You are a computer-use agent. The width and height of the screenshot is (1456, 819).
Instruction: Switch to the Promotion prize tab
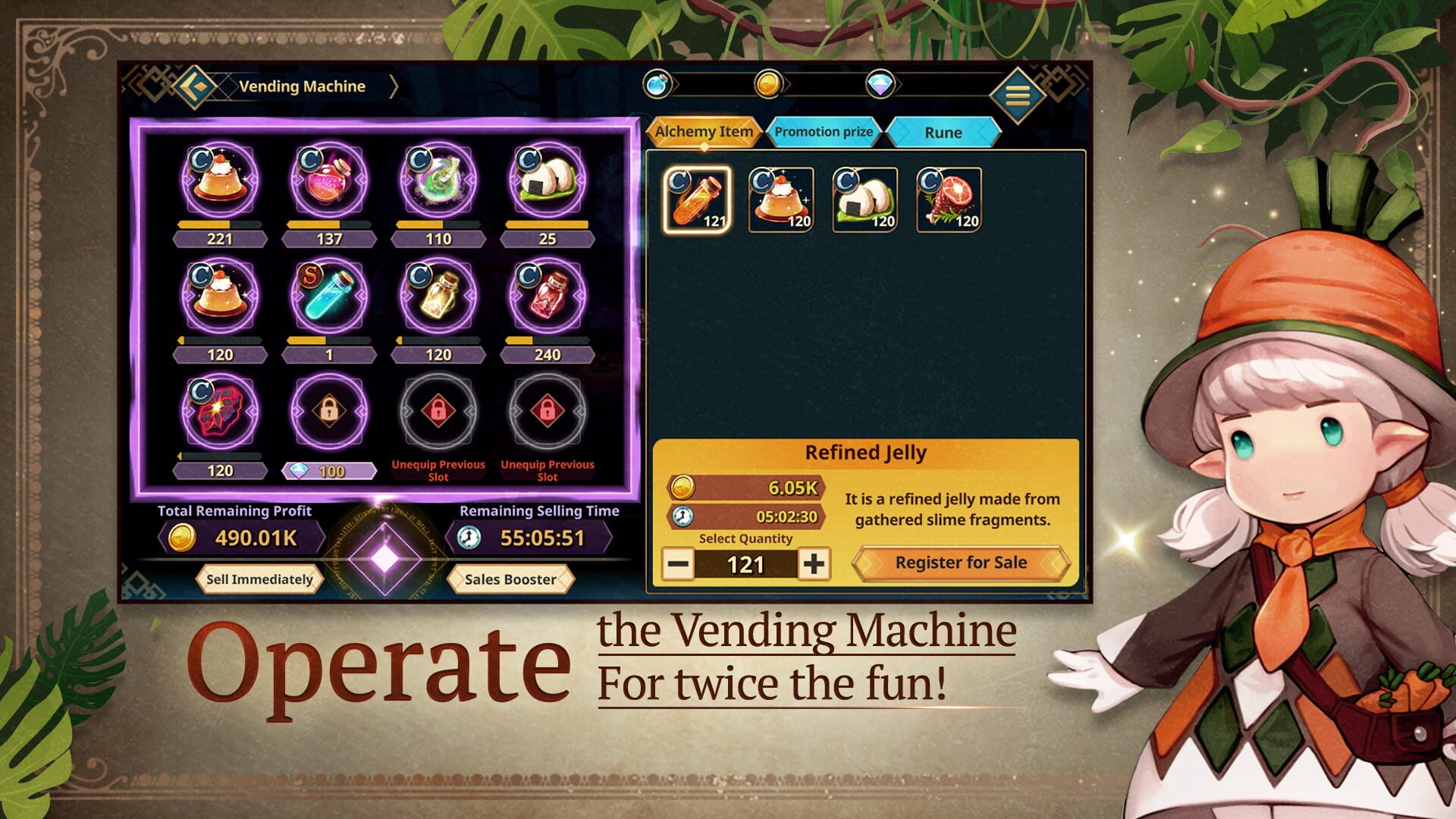click(823, 131)
